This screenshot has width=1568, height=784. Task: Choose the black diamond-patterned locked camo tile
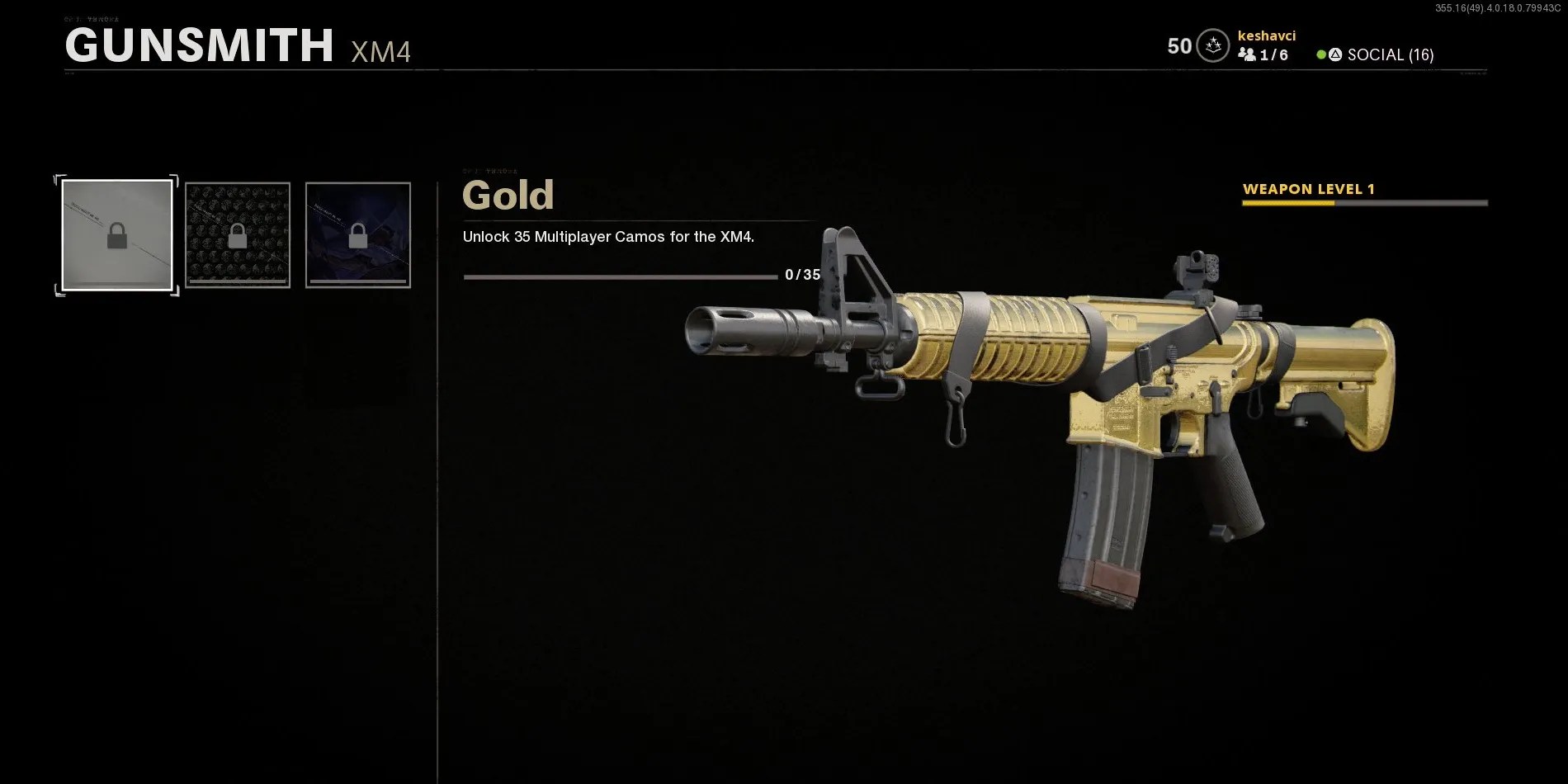238,235
